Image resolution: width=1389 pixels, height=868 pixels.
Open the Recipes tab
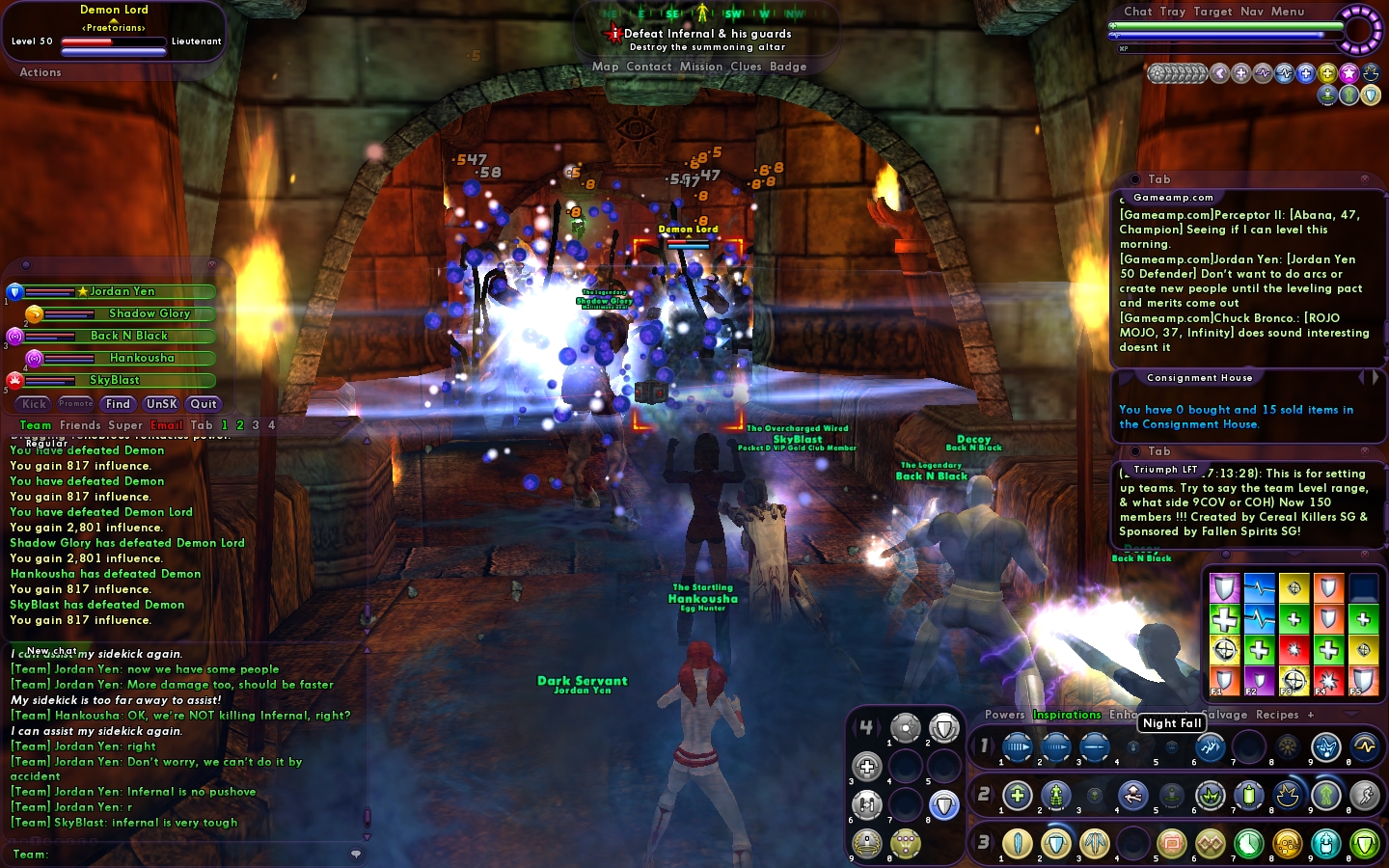(1277, 715)
